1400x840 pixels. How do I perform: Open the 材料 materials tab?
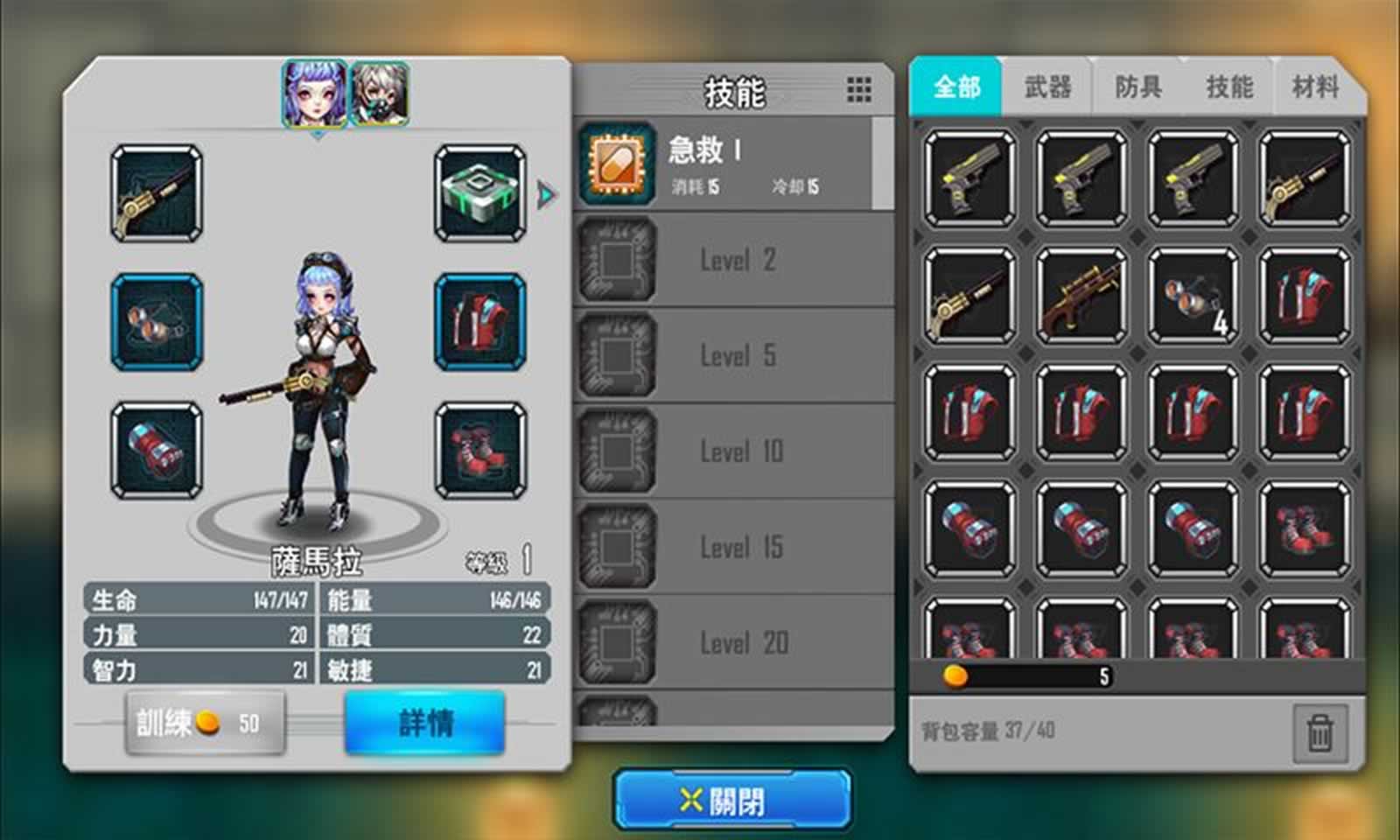[x=1314, y=86]
